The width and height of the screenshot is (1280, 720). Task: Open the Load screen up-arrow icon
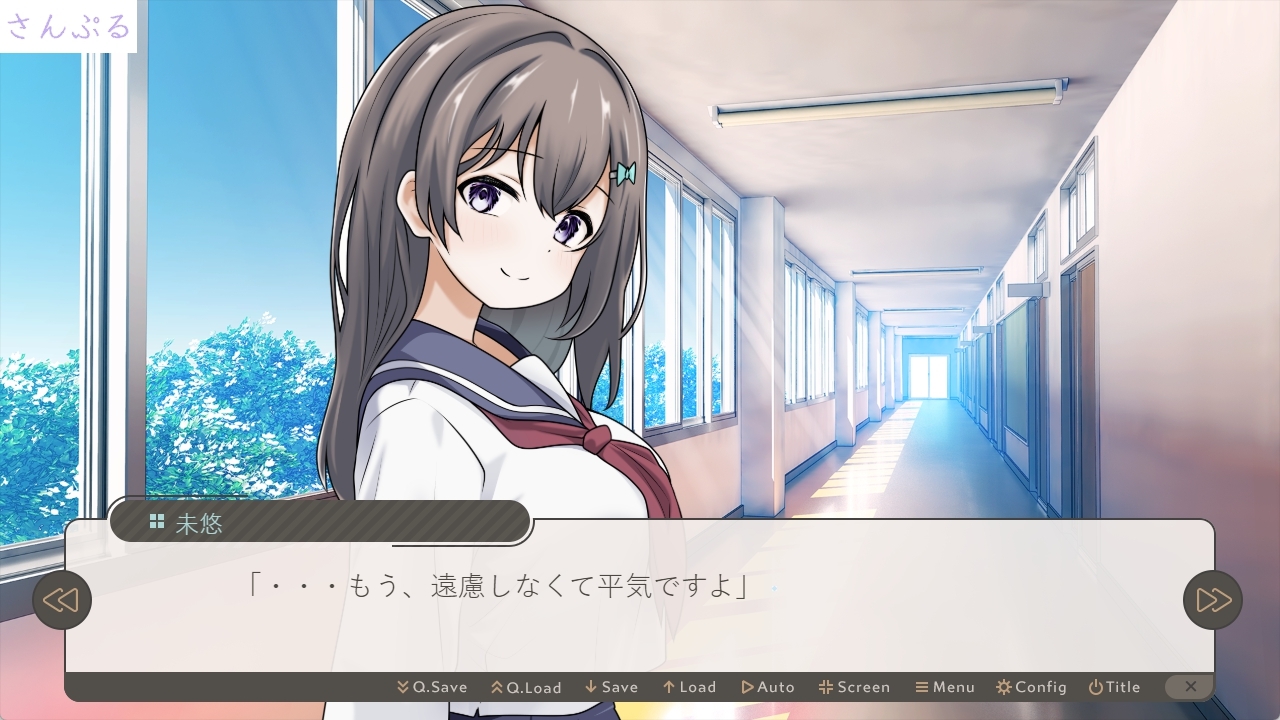[668, 687]
